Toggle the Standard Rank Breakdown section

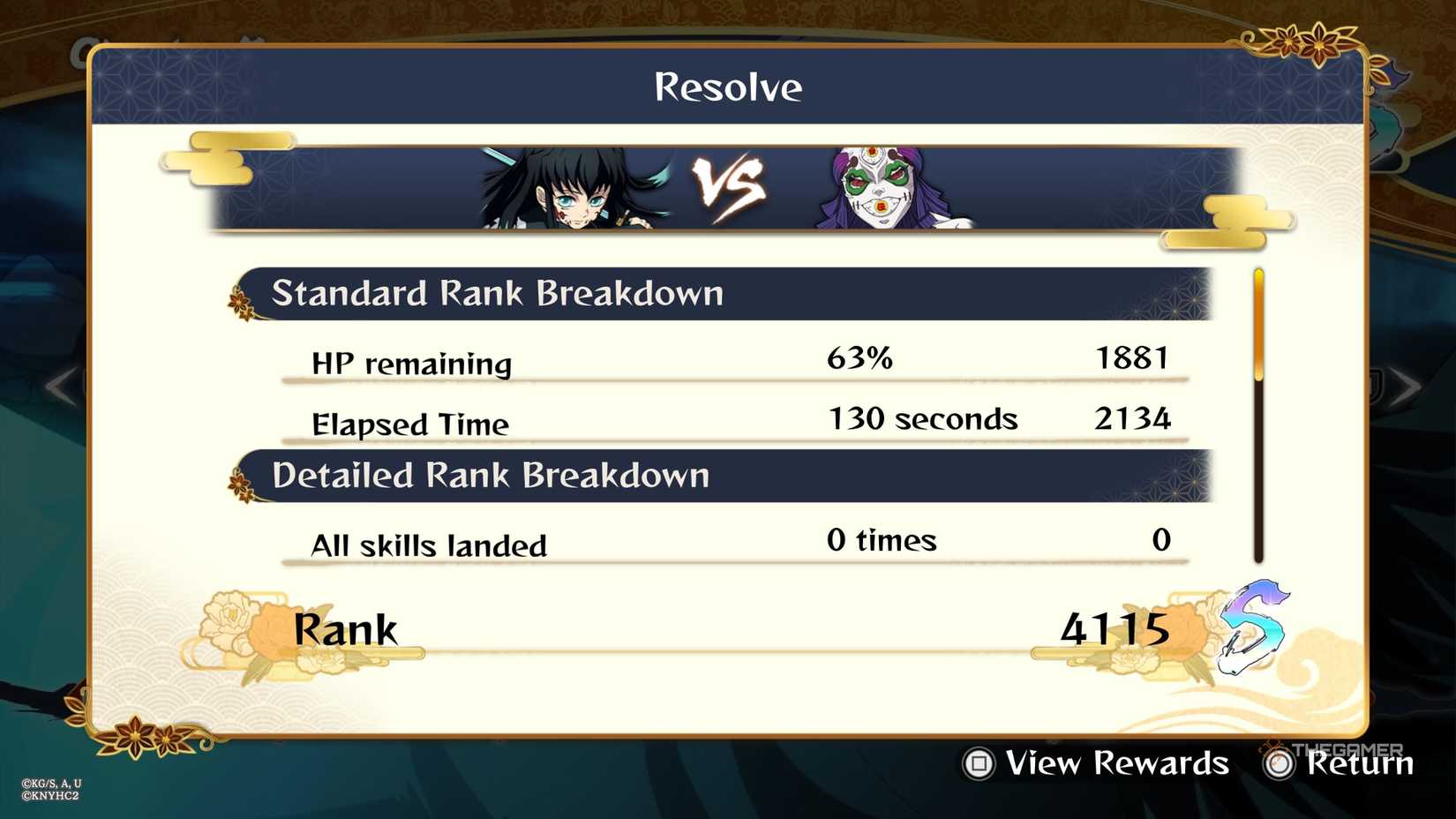coord(499,294)
